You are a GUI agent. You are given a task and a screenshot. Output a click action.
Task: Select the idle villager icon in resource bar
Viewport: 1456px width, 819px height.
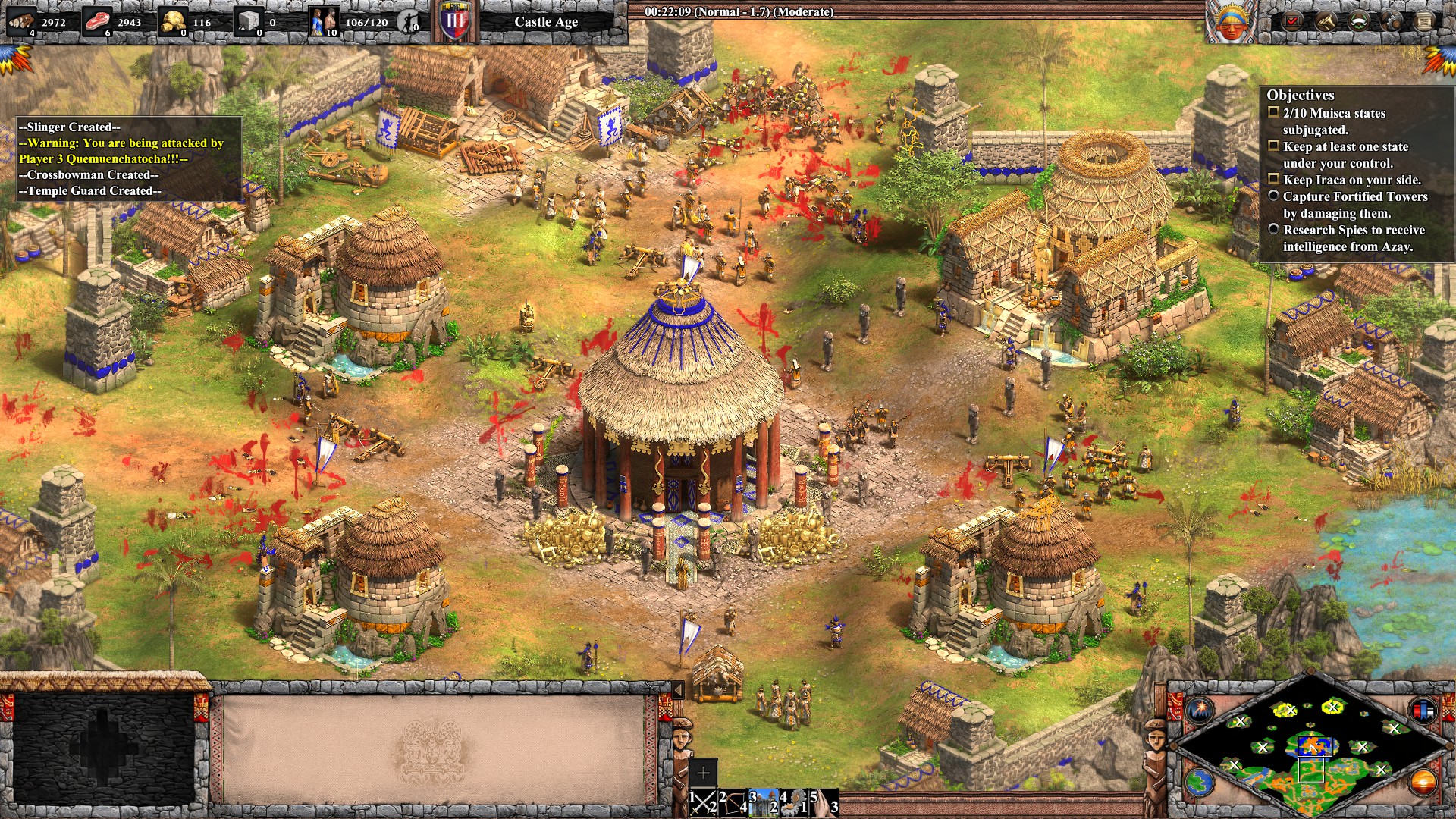point(409,22)
